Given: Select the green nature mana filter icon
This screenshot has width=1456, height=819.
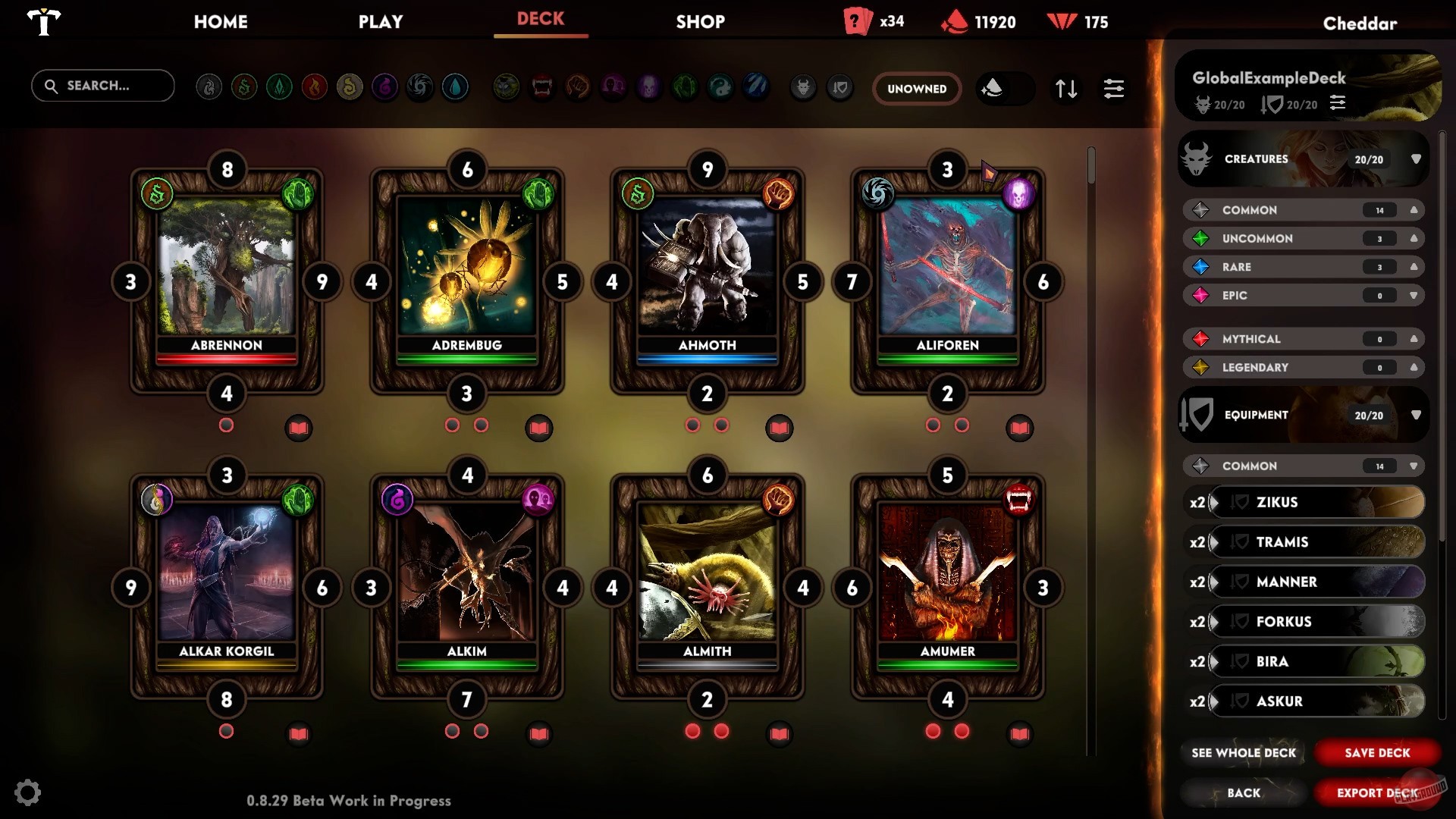Looking at the screenshot, I should click(x=278, y=86).
